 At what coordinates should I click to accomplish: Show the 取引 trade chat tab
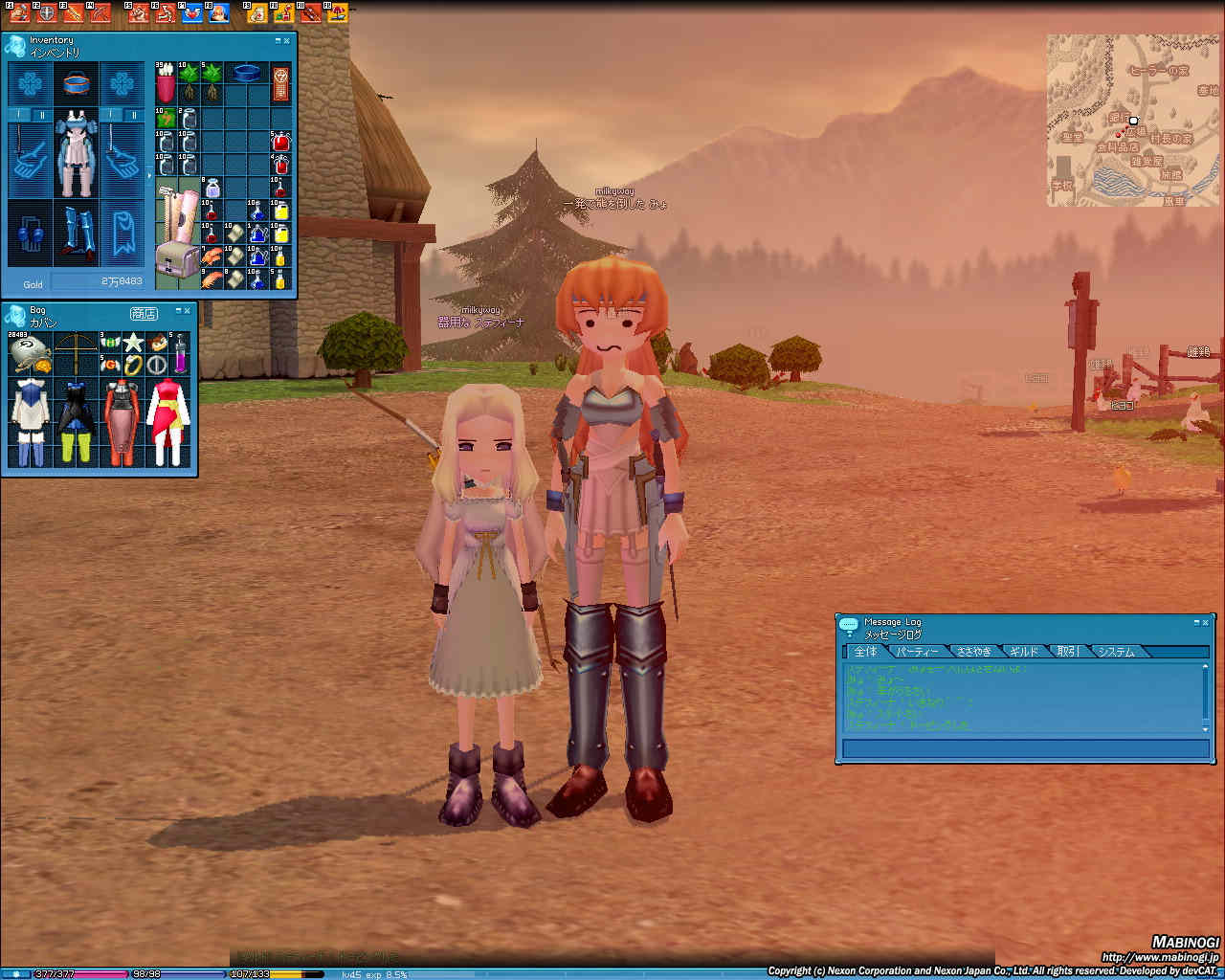(1067, 652)
